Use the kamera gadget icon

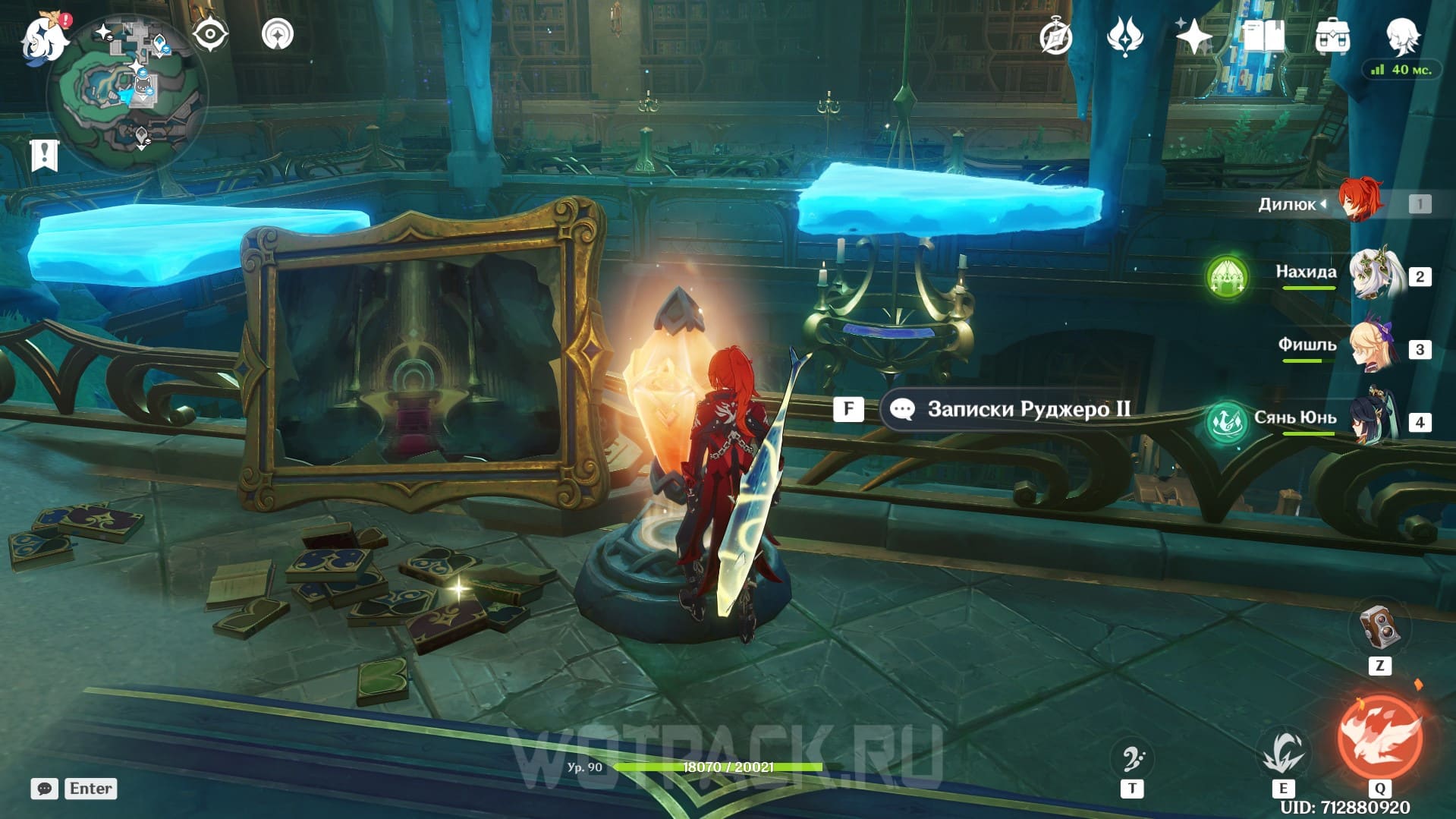click(1379, 627)
